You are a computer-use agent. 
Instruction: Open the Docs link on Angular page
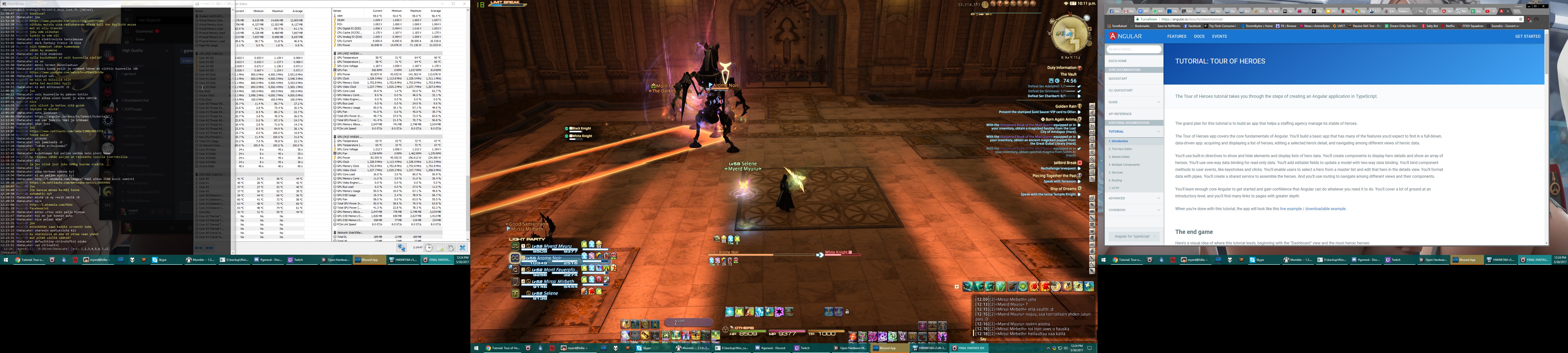[x=1199, y=37]
